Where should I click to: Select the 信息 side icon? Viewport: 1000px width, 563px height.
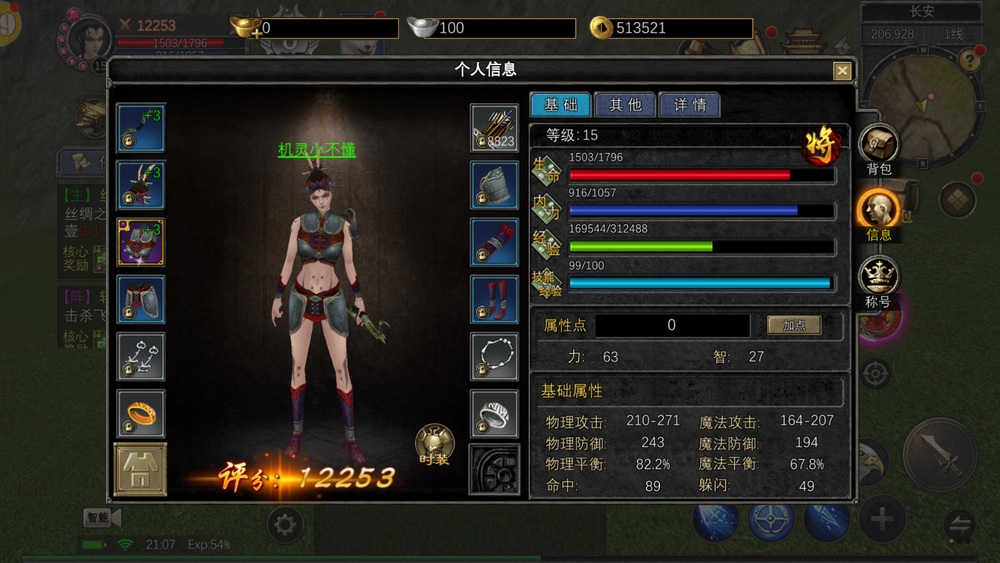pos(878,213)
